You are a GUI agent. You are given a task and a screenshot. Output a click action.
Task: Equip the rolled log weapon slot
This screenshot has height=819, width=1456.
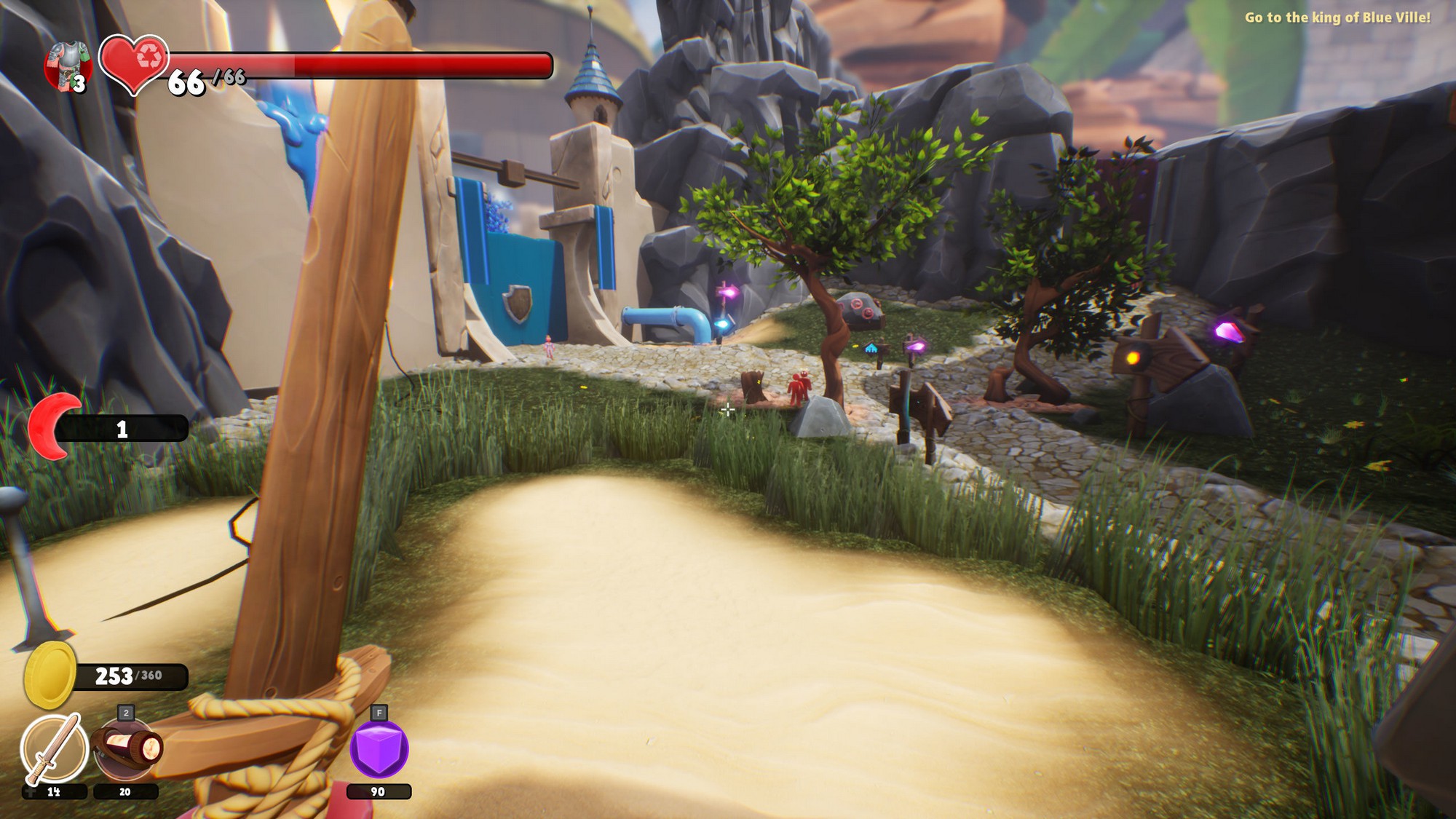tap(125, 750)
